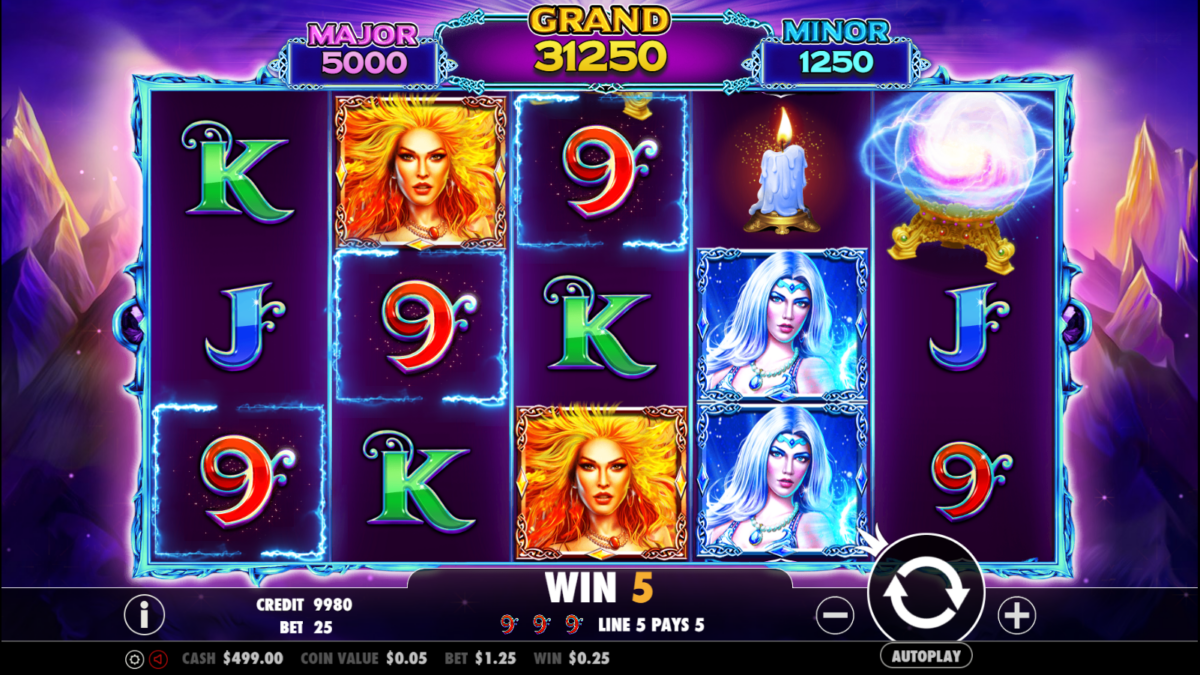The width and height of the screenshot is (1200, 675).
Task: Increase the bet with the plus button
Action: tap(1016, 616)
